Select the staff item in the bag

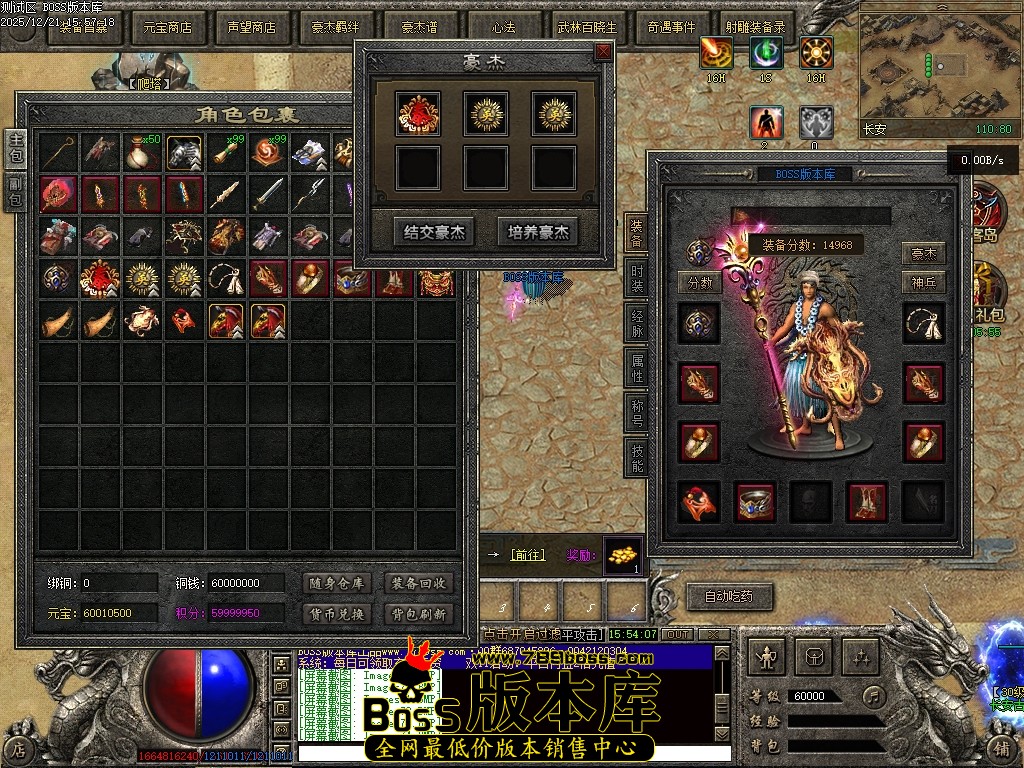pos(59,152)
